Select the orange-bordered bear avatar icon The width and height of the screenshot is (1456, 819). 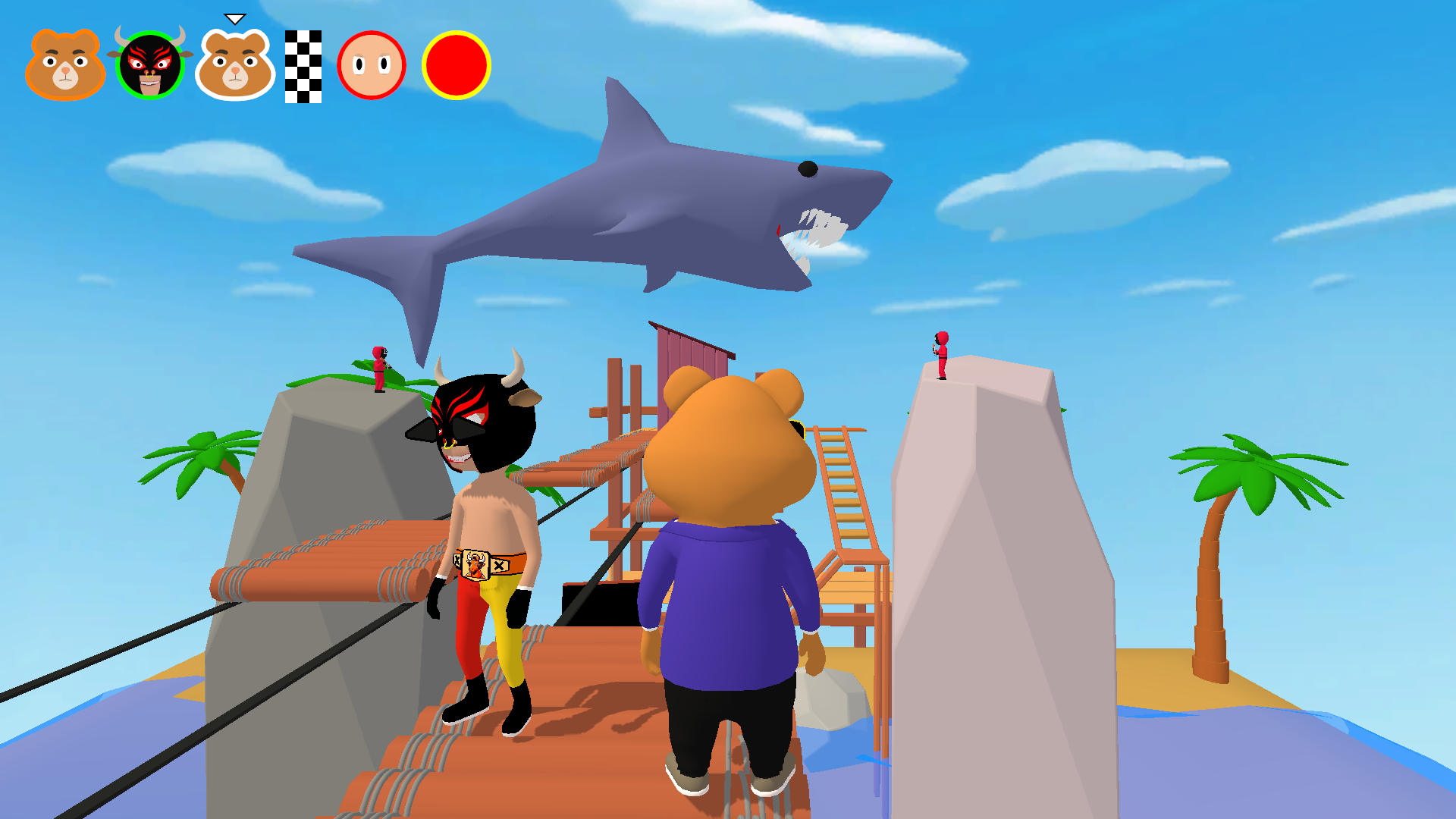(64, 64)
